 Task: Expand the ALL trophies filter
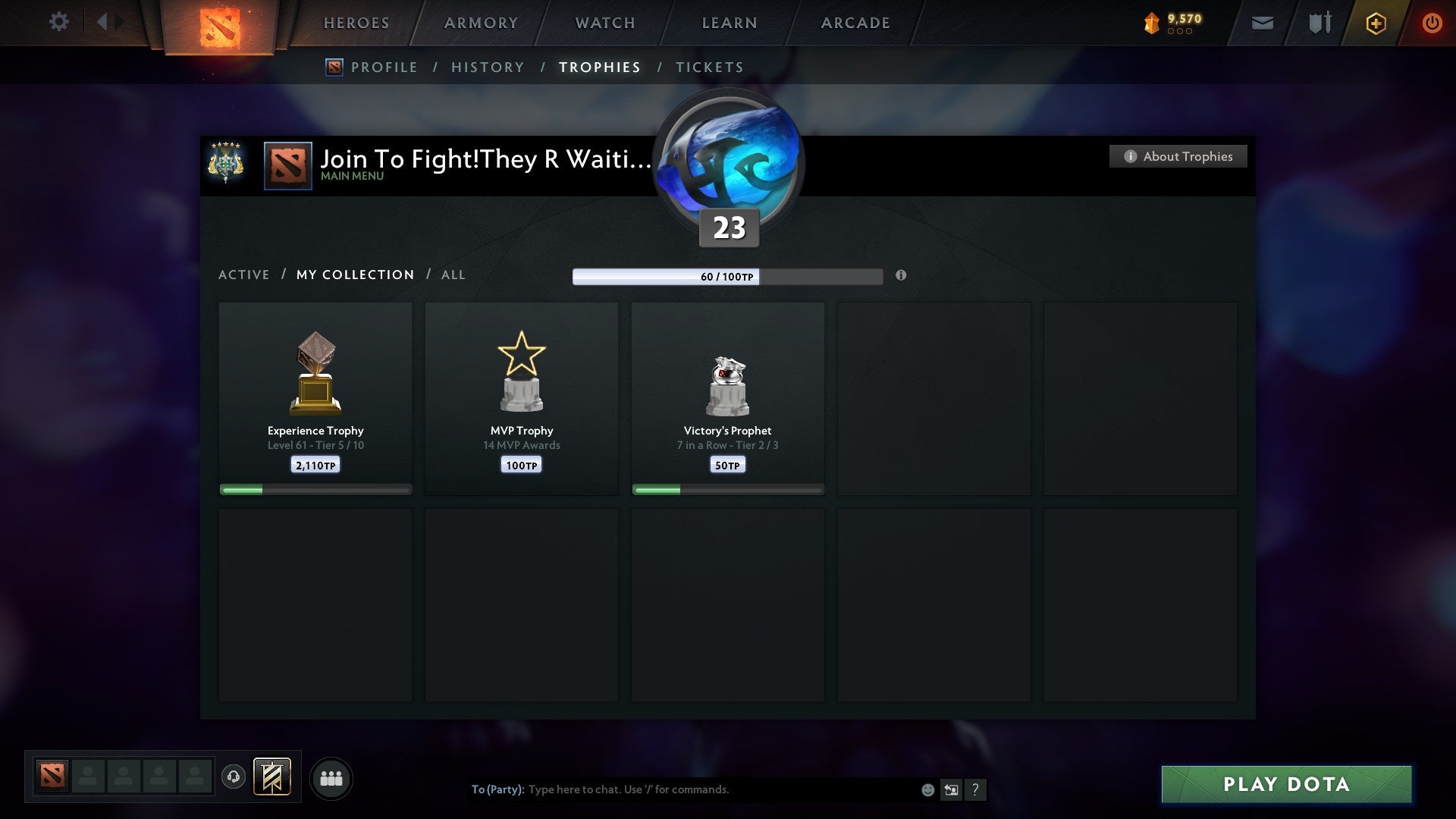pos(453,275)
